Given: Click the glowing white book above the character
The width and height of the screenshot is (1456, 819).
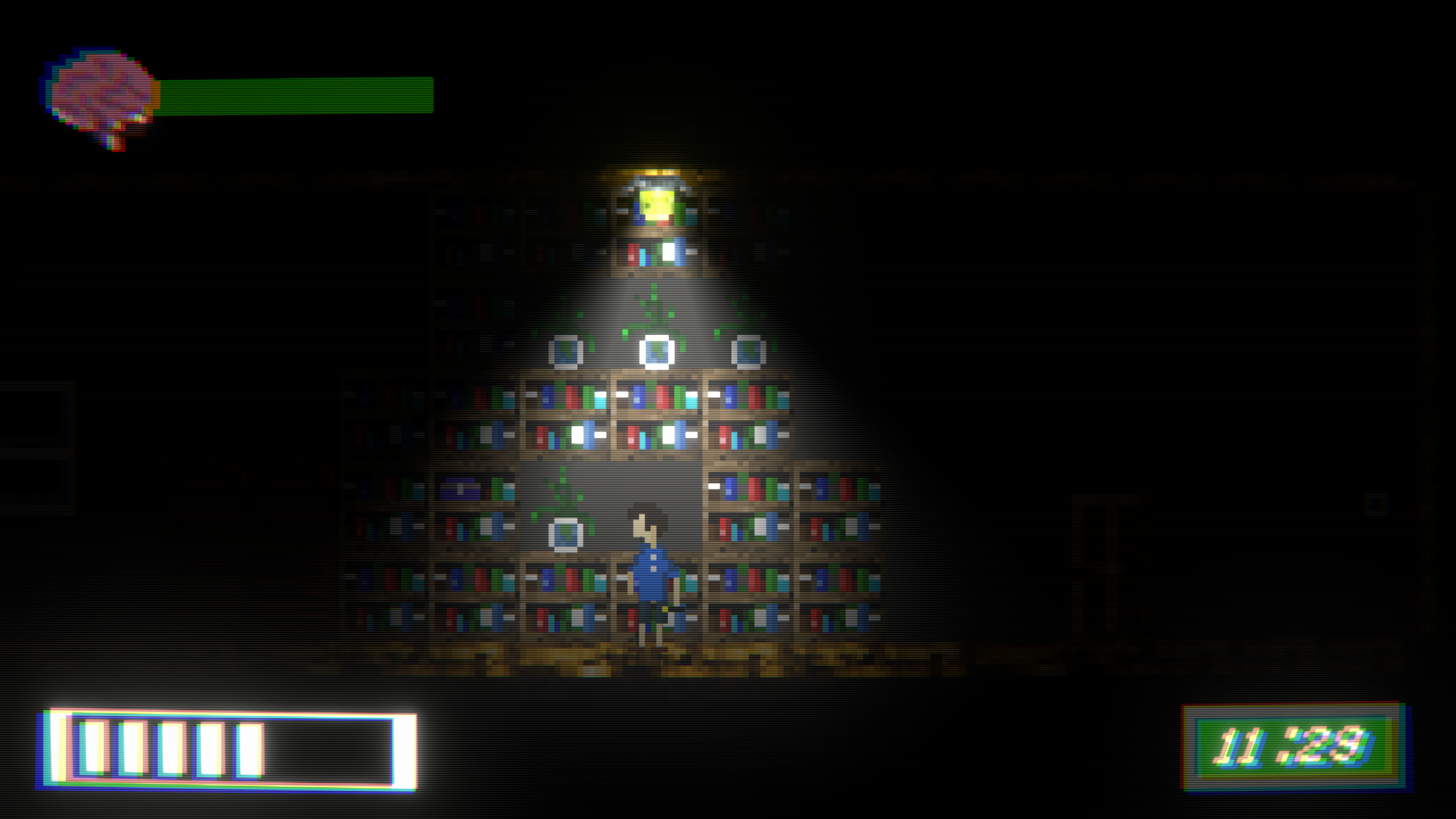Looking at the screenshot, I should point(657,353).
